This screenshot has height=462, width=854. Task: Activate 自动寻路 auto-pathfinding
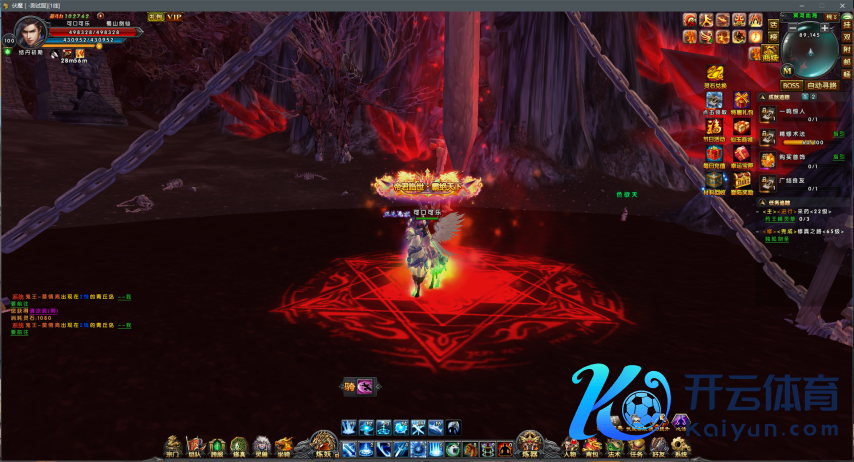click(x=823, y=85)
